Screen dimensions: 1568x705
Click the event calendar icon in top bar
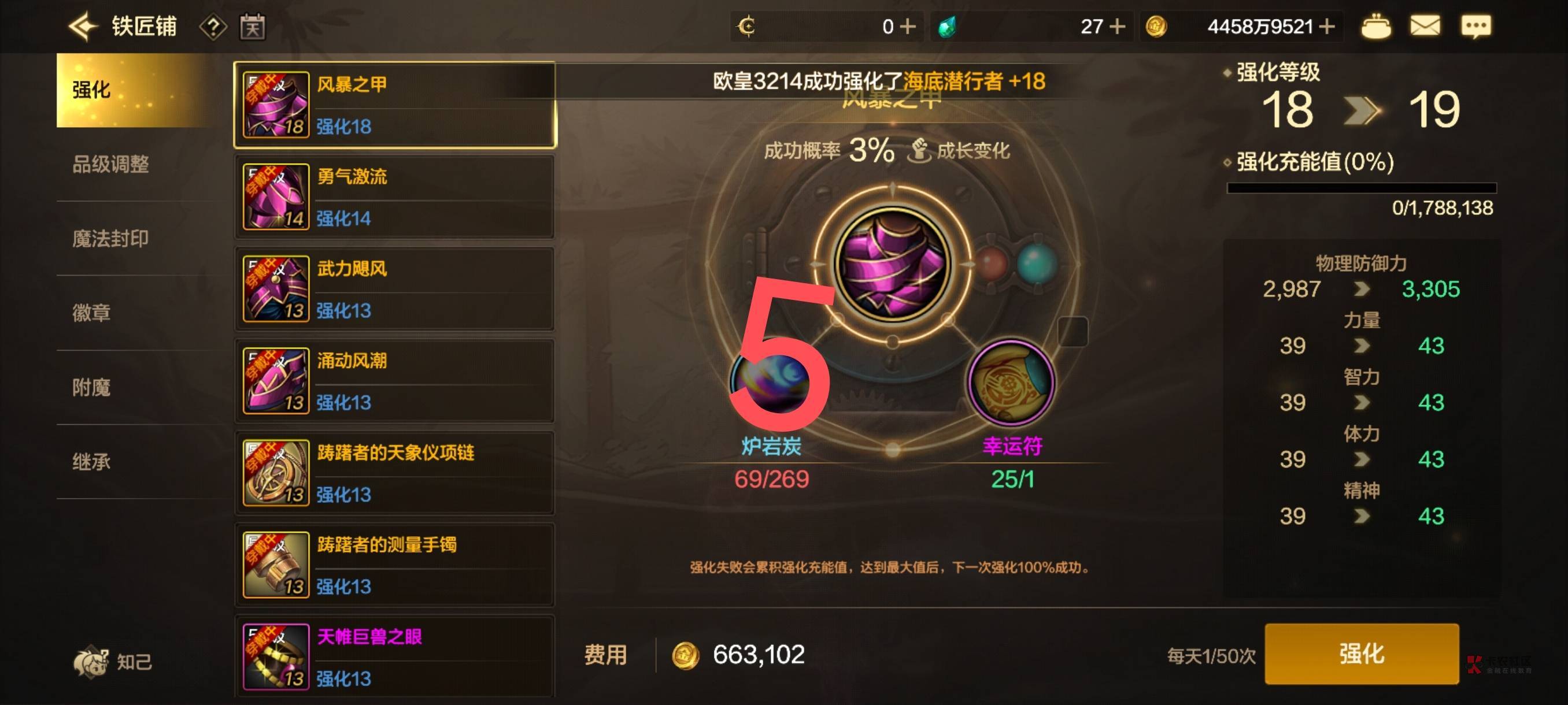point(254,26)
